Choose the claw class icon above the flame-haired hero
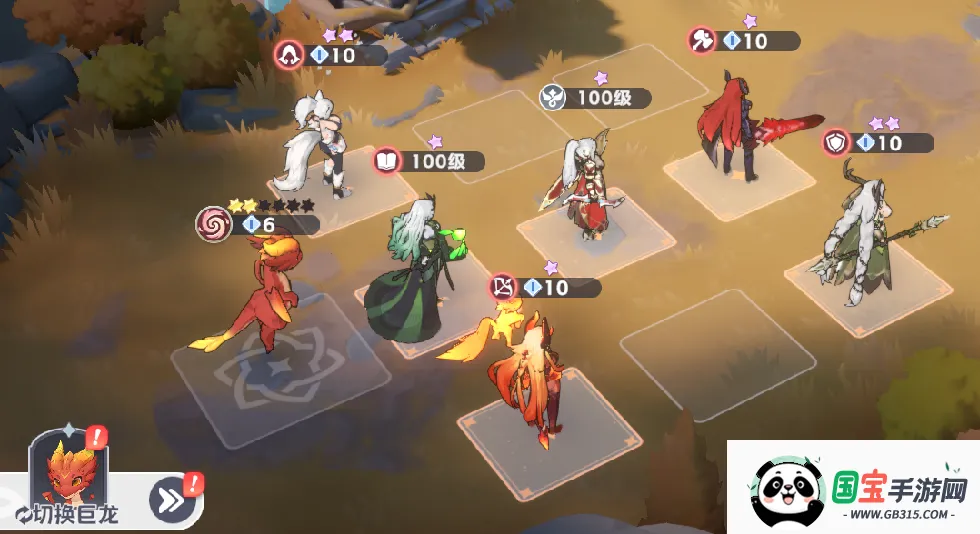 tap(504, 288)
